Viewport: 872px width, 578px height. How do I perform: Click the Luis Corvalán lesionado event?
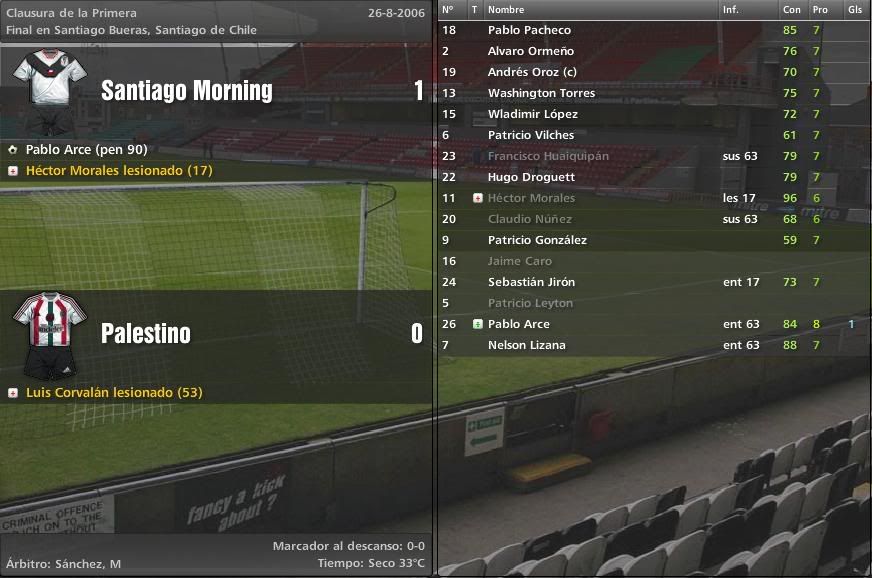113,392
